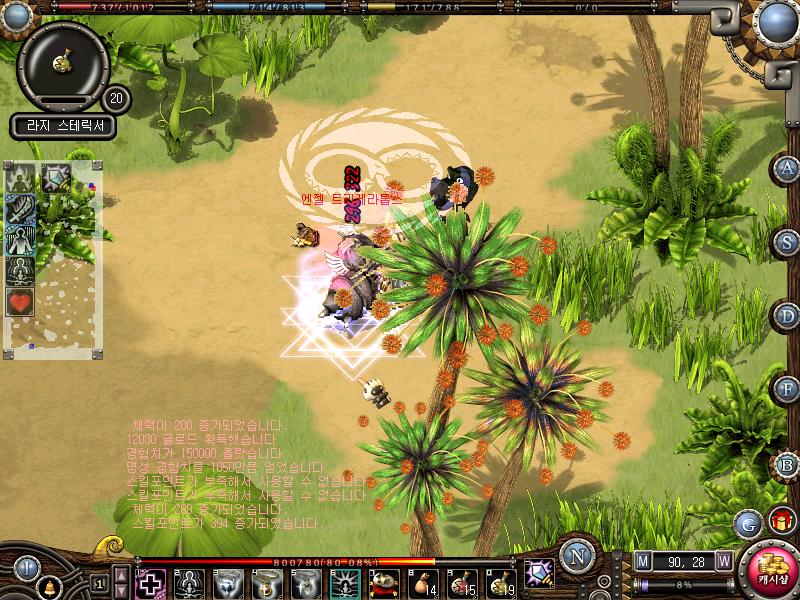
Task: Toggle the M map button
Action: click(x=643, y=561)
